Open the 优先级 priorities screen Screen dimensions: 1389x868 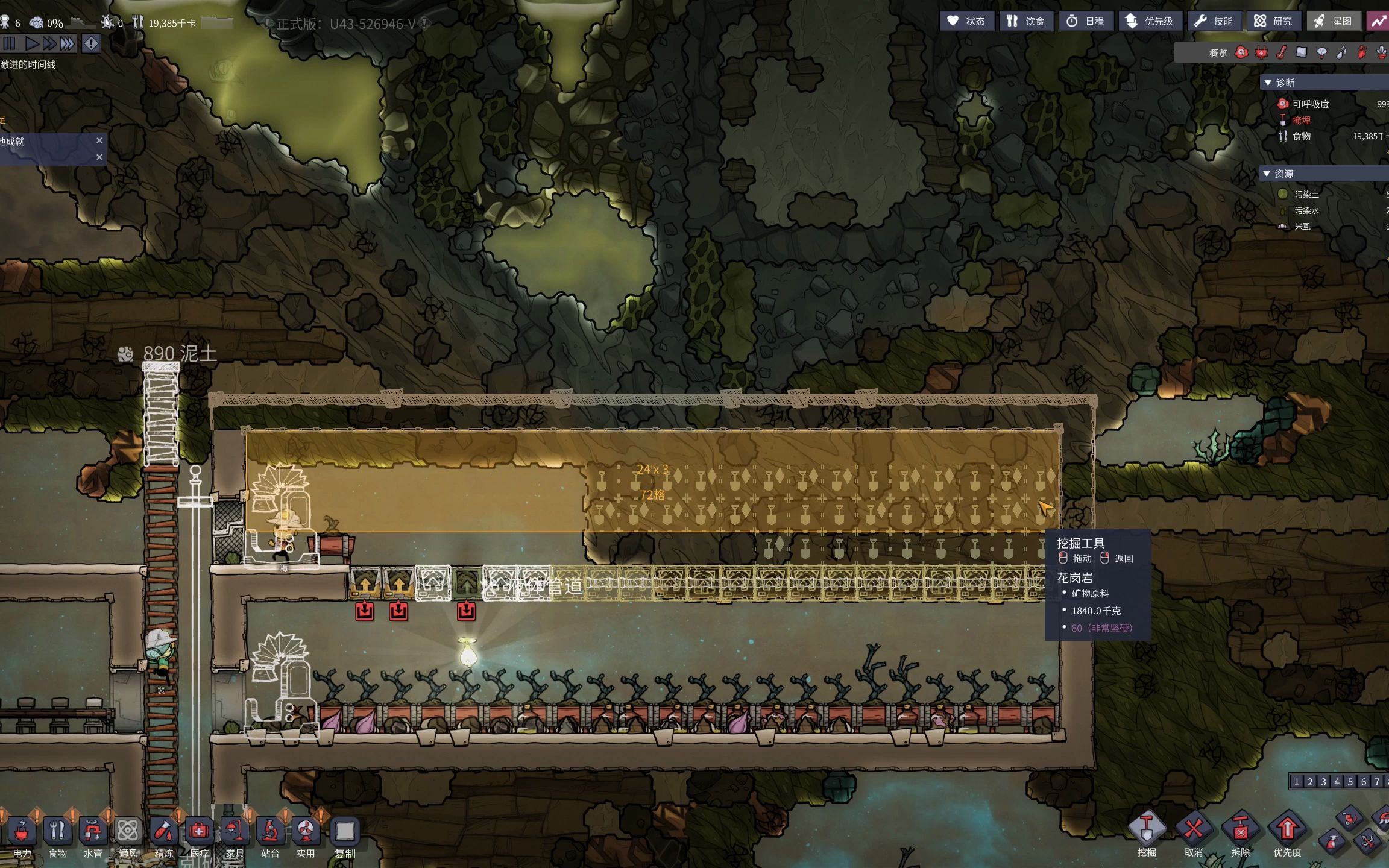[x=1150, y=21]
